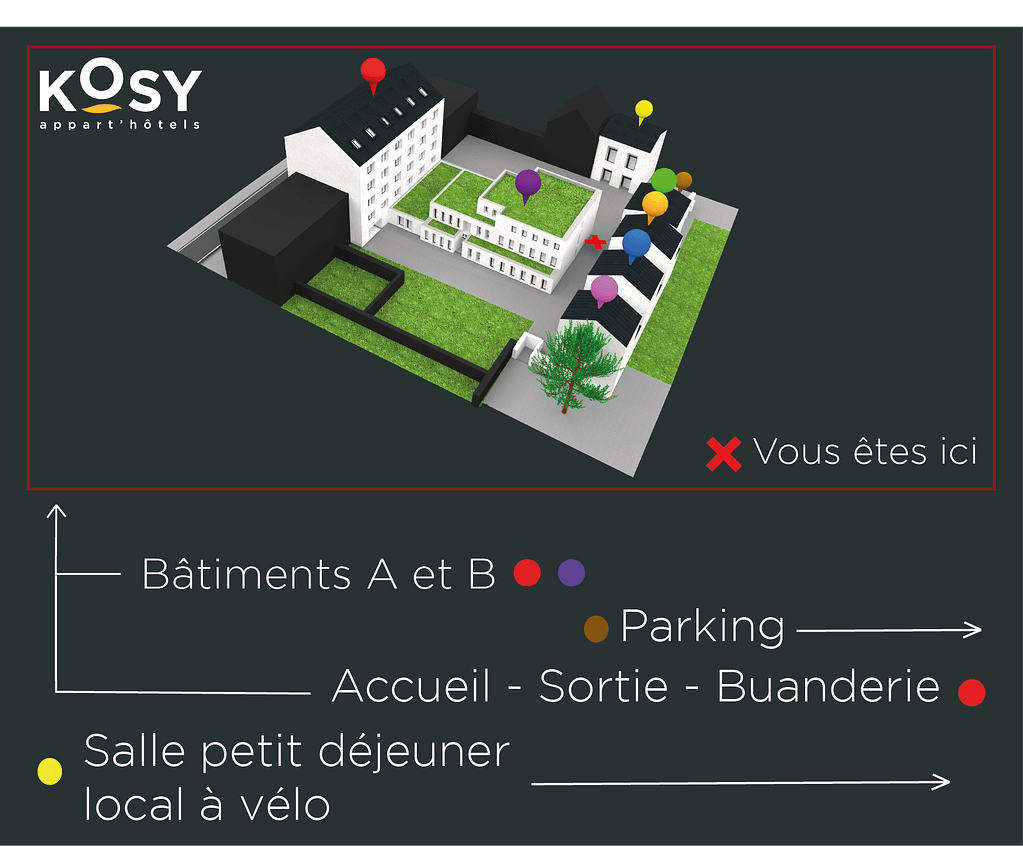Click the red cross marker on the map

(x=596, y=241)
